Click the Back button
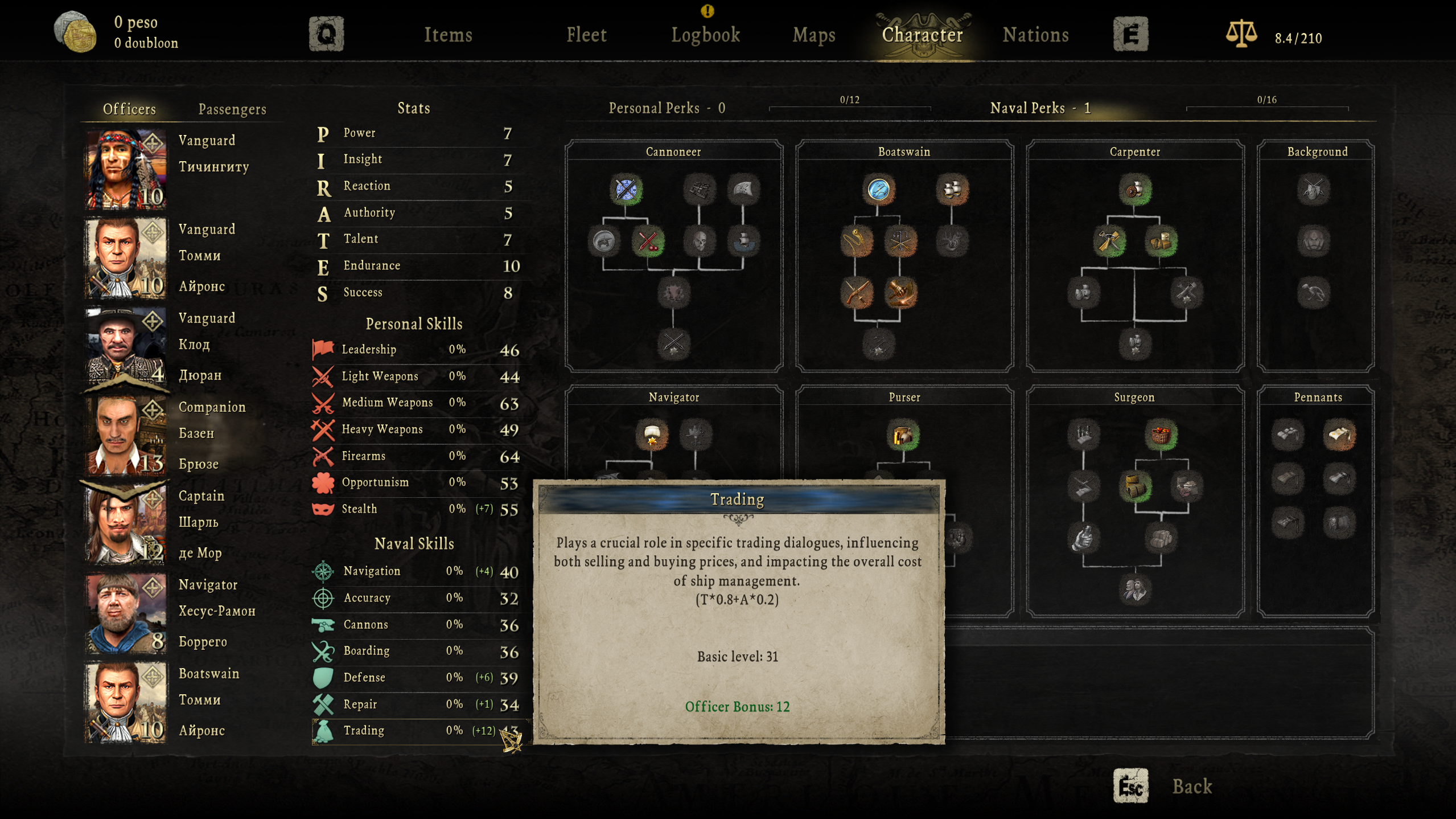Viewport: 1456px width, 819px height. pos(1191,787)
